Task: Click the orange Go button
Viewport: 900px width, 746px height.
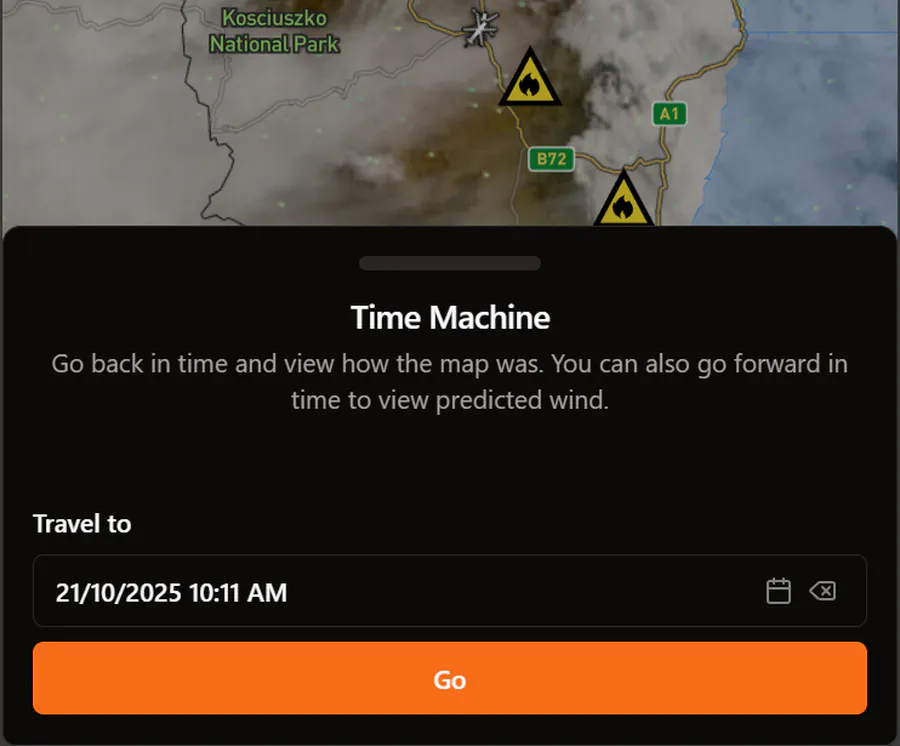Action: coord(449,679)
